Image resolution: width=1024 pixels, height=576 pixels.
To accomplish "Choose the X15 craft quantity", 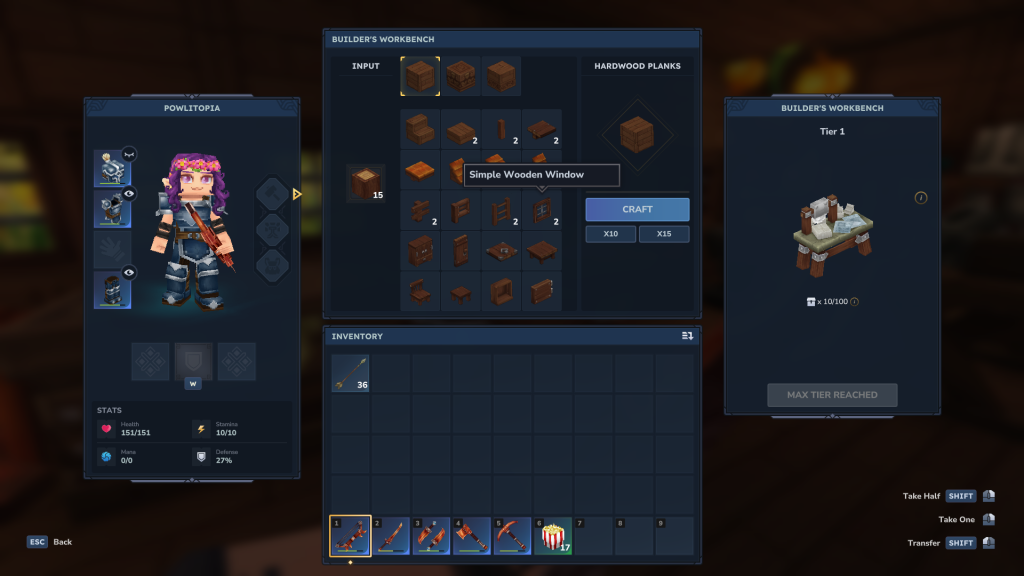I will click(x=664, y=234).
